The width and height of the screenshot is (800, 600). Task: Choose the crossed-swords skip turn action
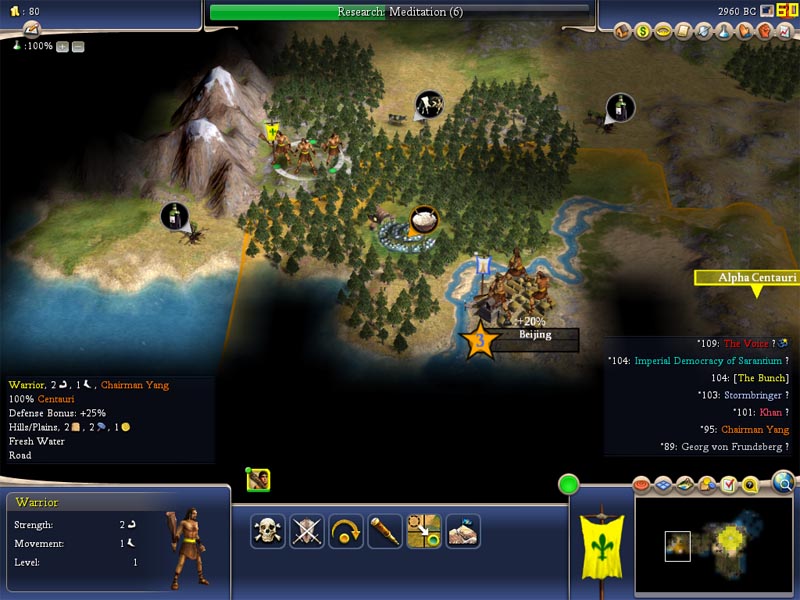click(307, 531)
